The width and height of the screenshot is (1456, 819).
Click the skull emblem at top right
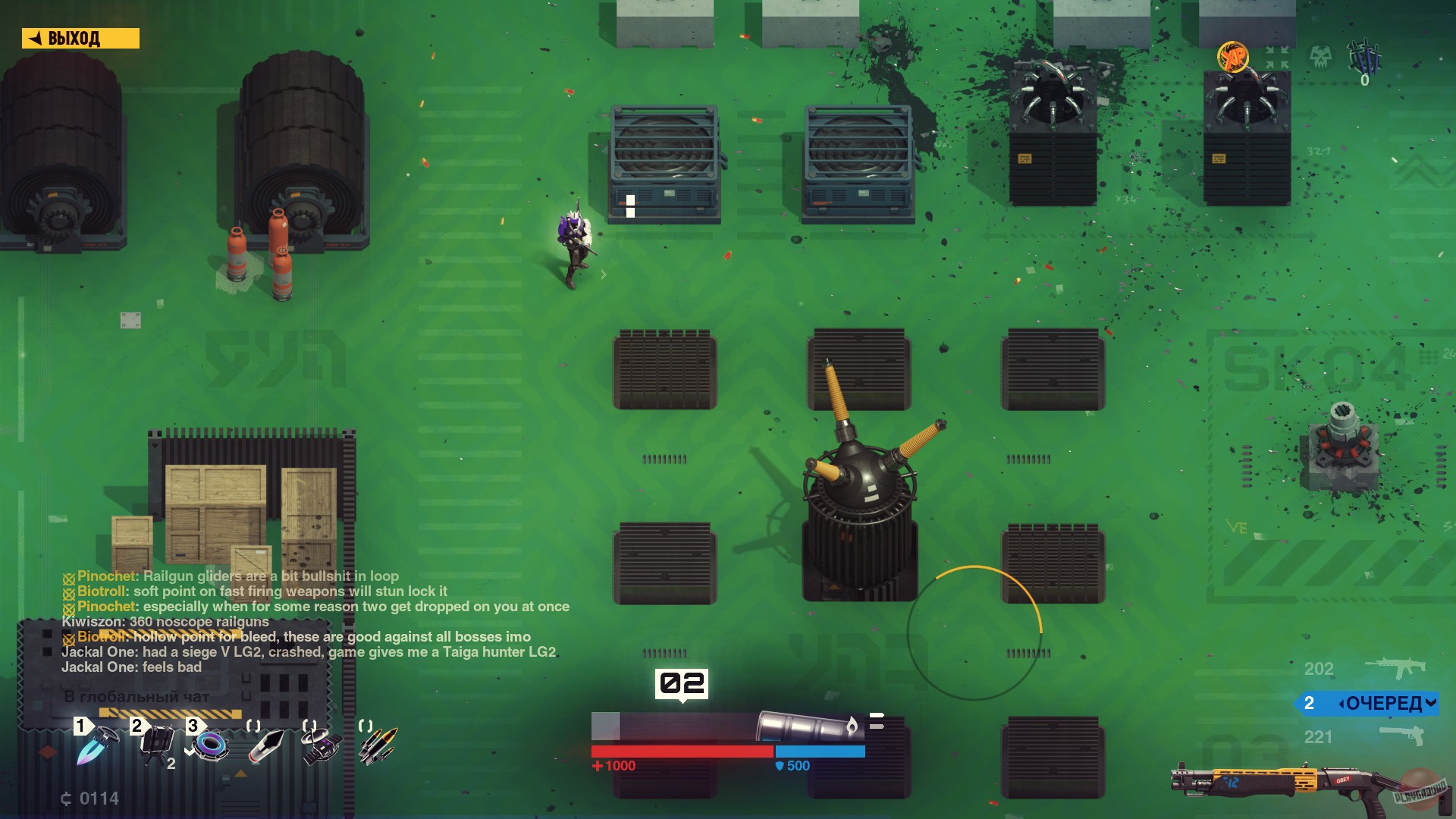(1321, 56)
